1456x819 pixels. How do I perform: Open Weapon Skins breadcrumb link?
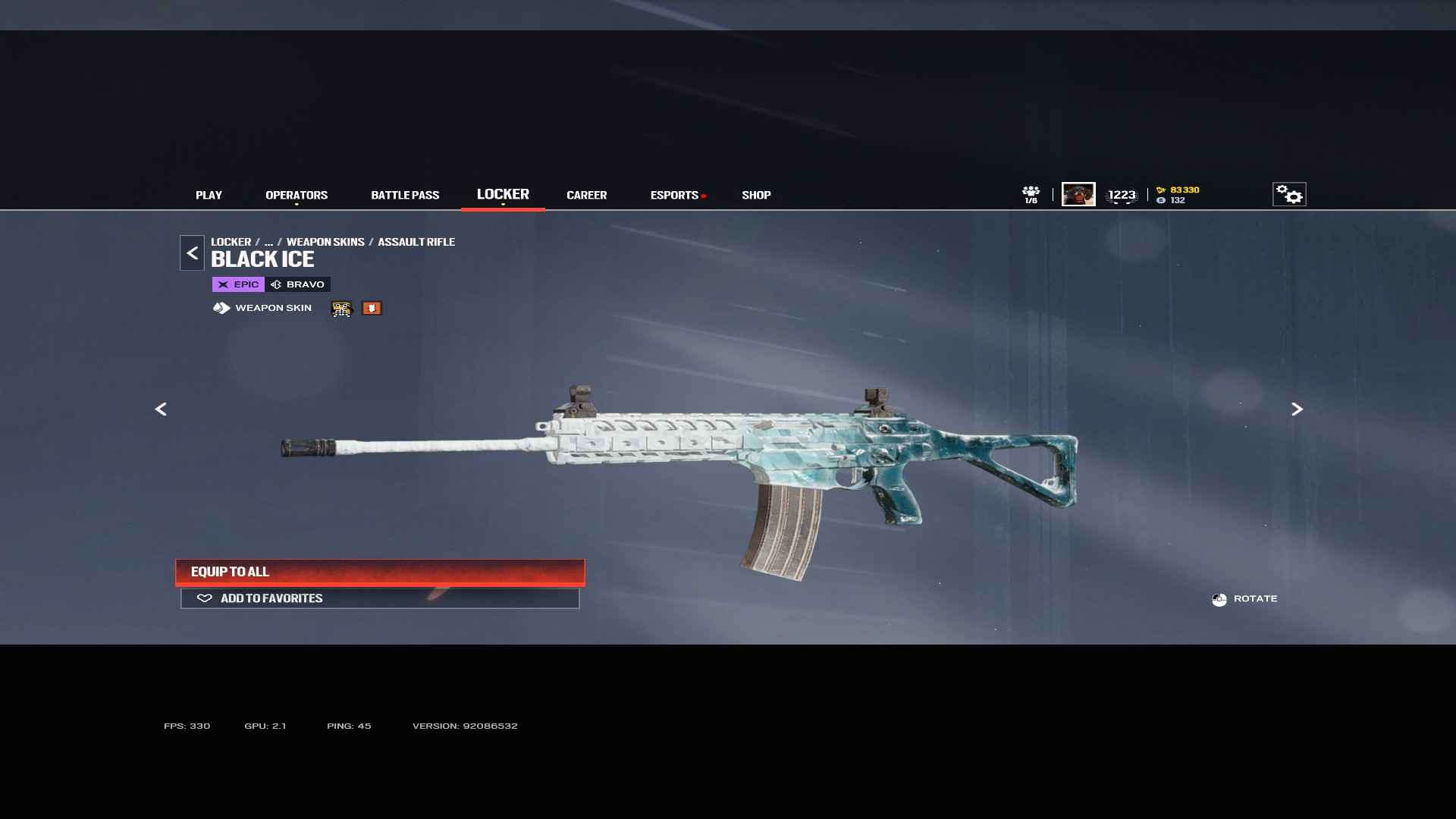click(325, 242)
